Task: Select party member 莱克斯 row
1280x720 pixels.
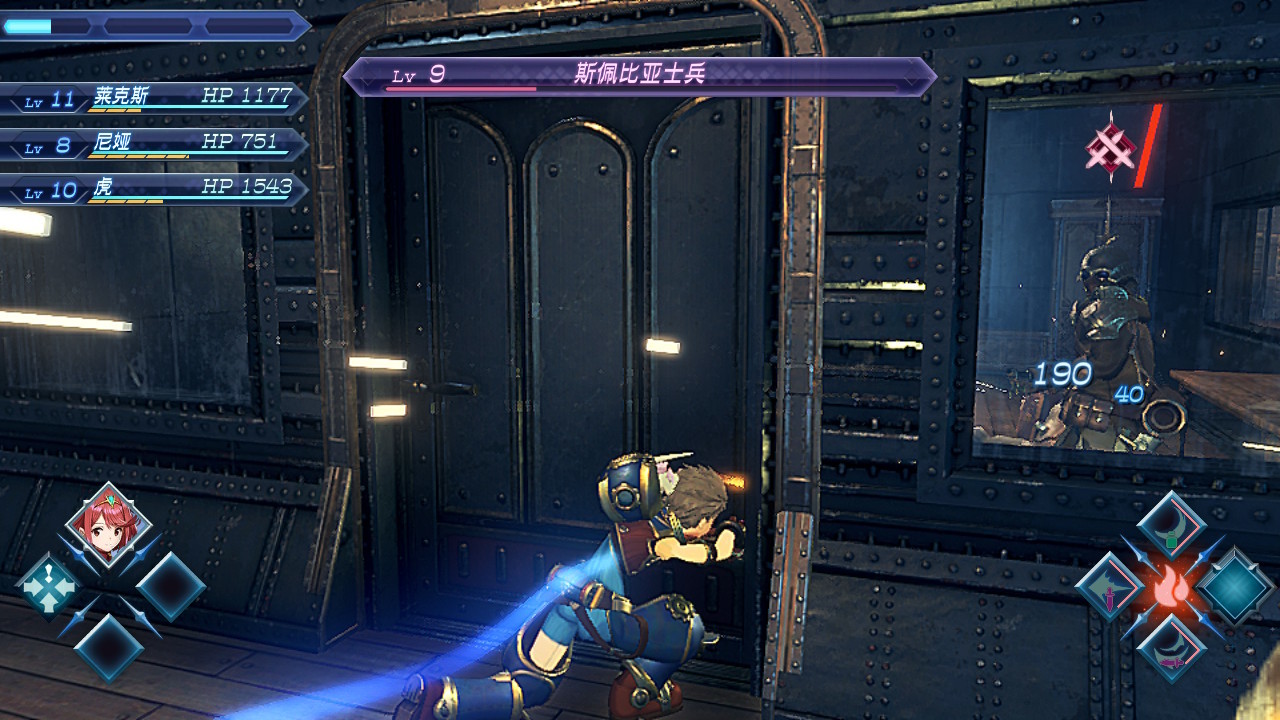Action: (155, 98)
